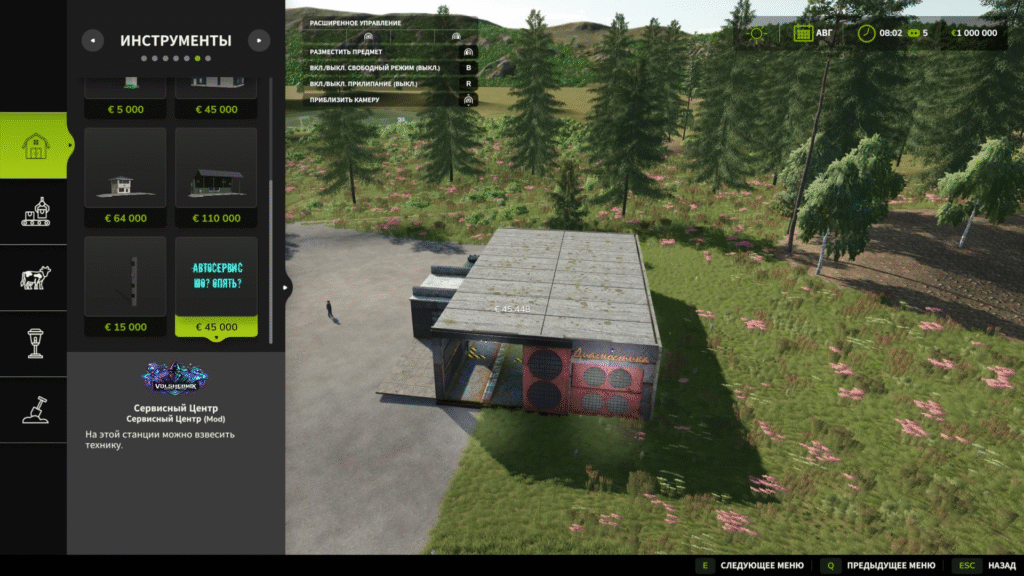1024x576 pixels.
Task: Open the decoration category with lamp icon
Action: [x=34, y=343]
